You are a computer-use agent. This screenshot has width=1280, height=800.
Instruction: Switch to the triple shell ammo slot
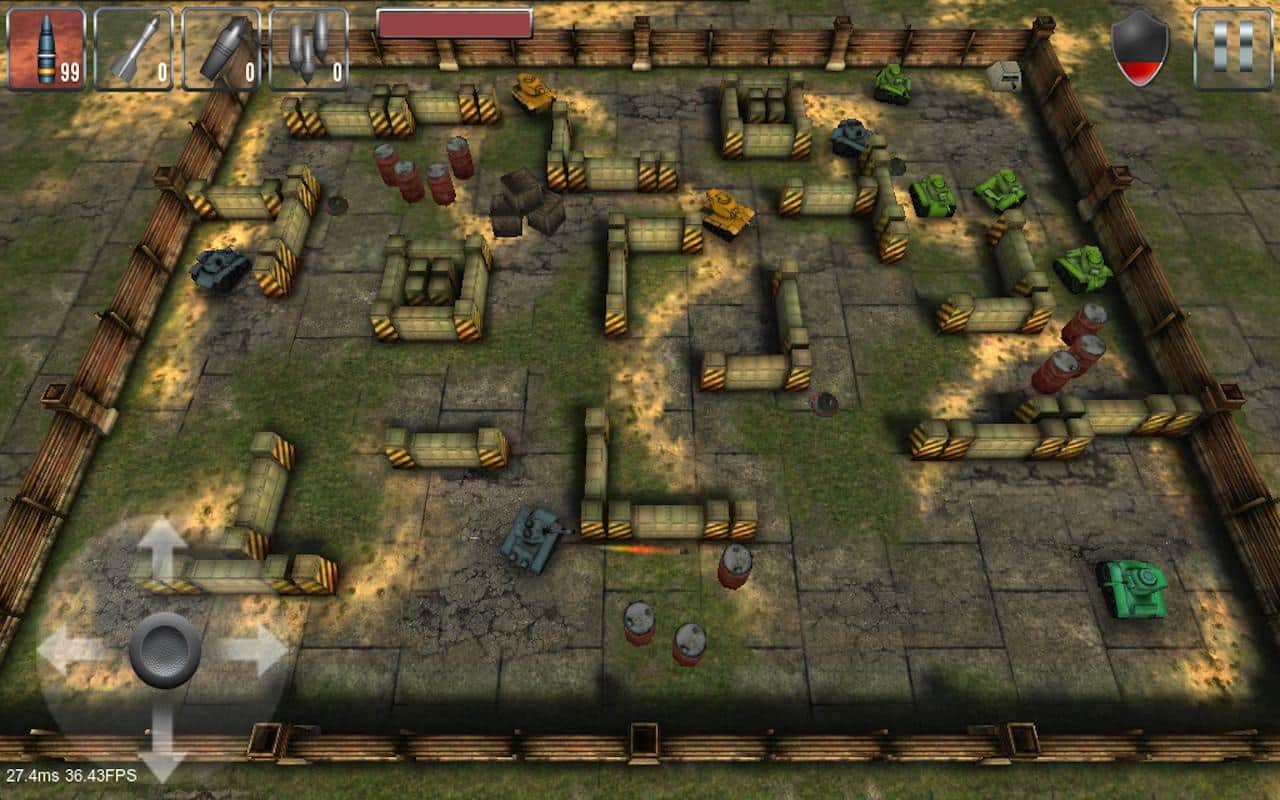tap(309, 48)
